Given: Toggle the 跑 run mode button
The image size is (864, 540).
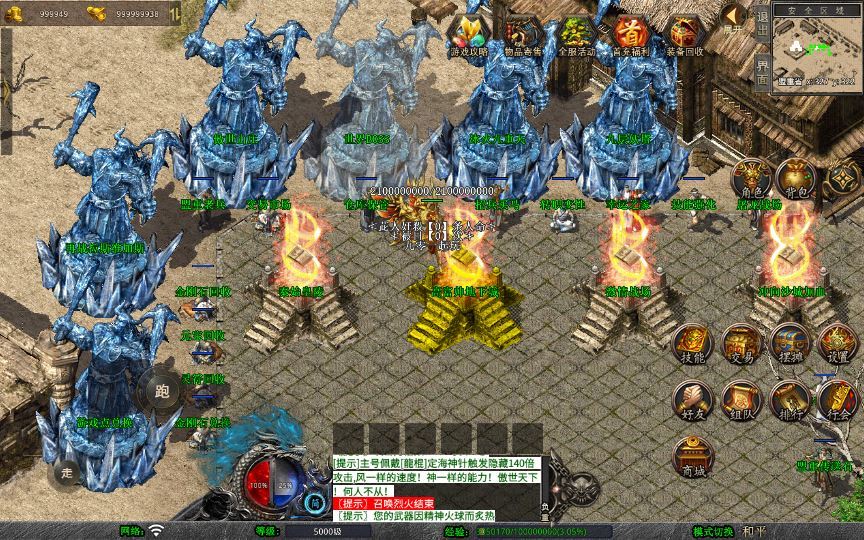Looking at the screenshot, I should [x=163, y=390].
